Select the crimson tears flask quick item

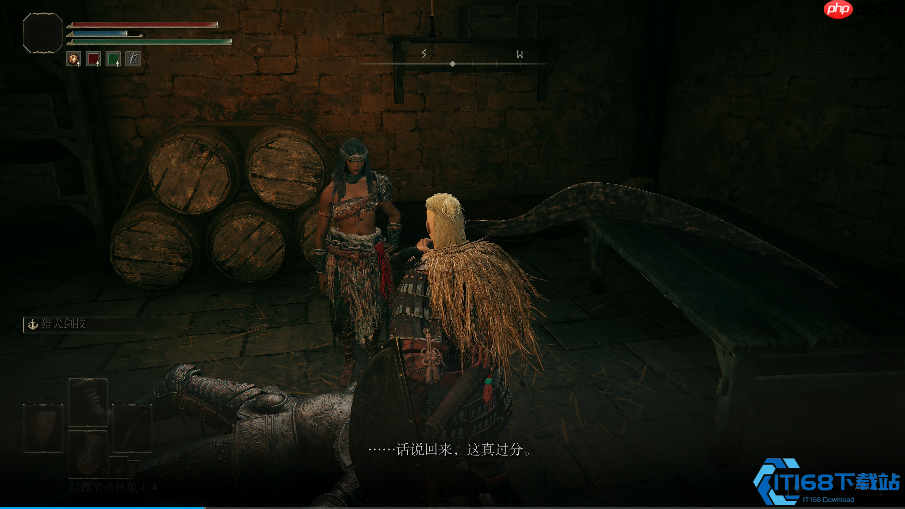point(88,452)
